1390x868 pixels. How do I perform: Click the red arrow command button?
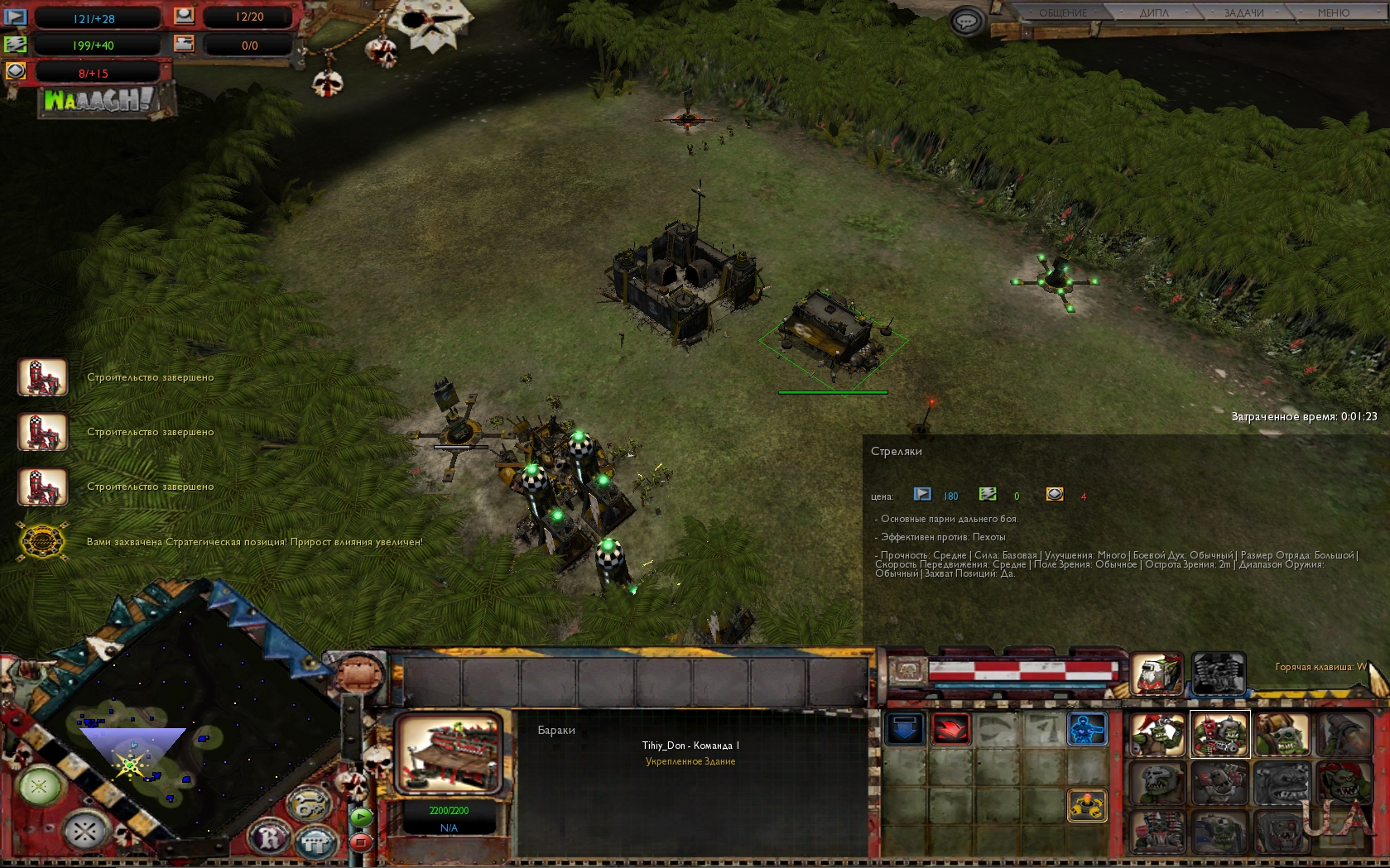point(950,730)
